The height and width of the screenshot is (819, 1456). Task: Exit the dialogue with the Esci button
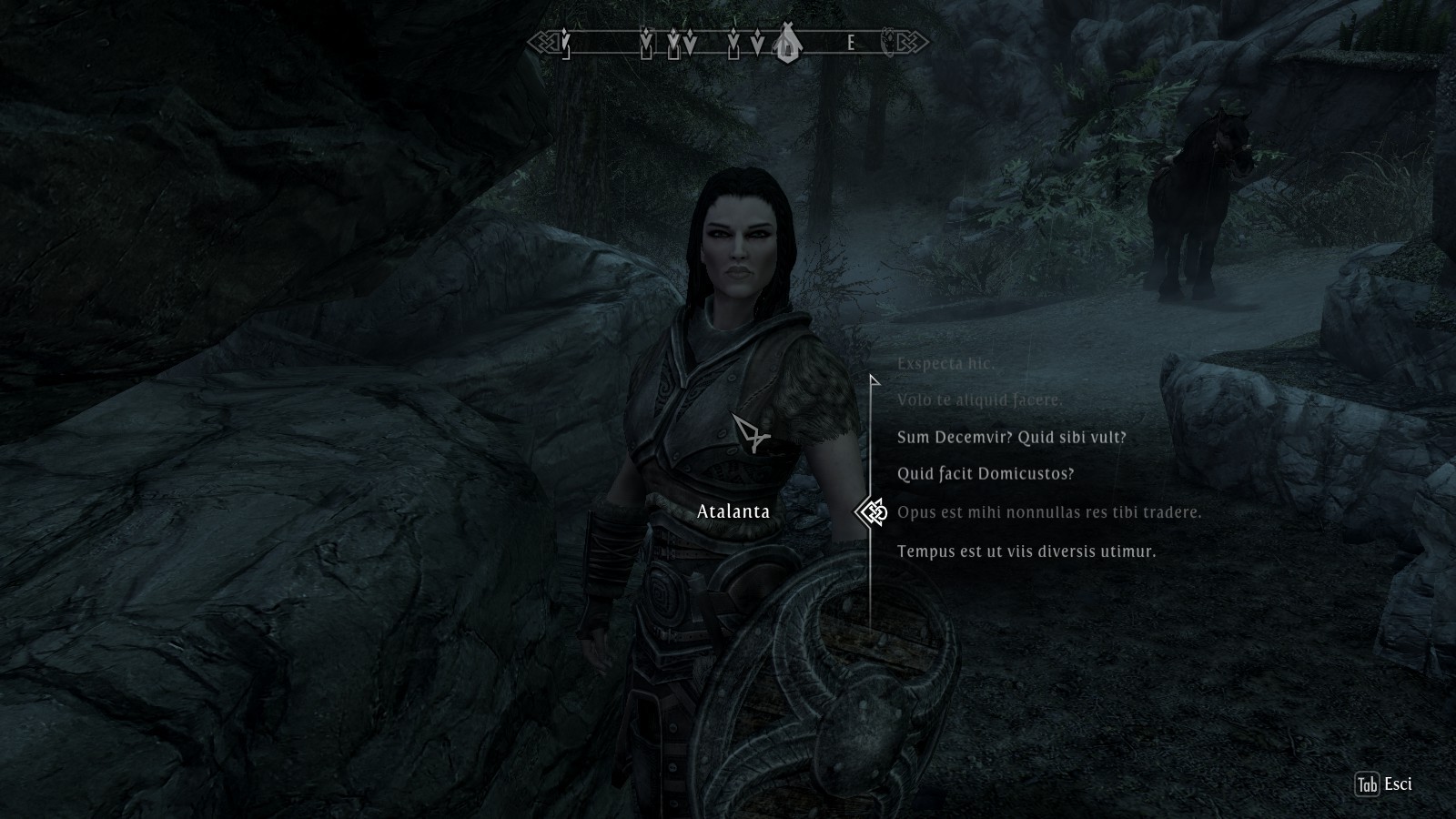(1384, 784)
